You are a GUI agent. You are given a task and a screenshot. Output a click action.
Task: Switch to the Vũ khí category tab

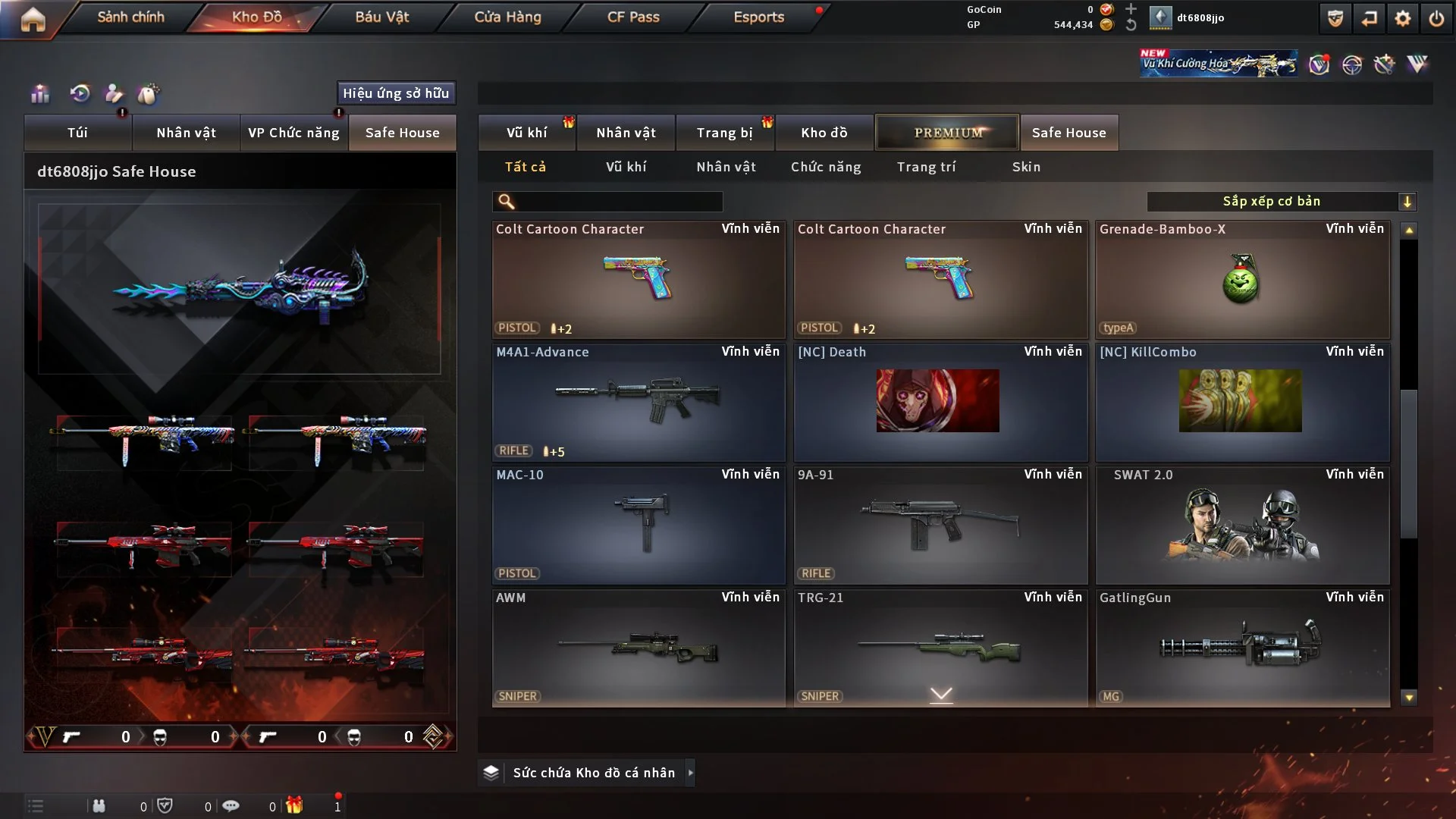point(526,133)
